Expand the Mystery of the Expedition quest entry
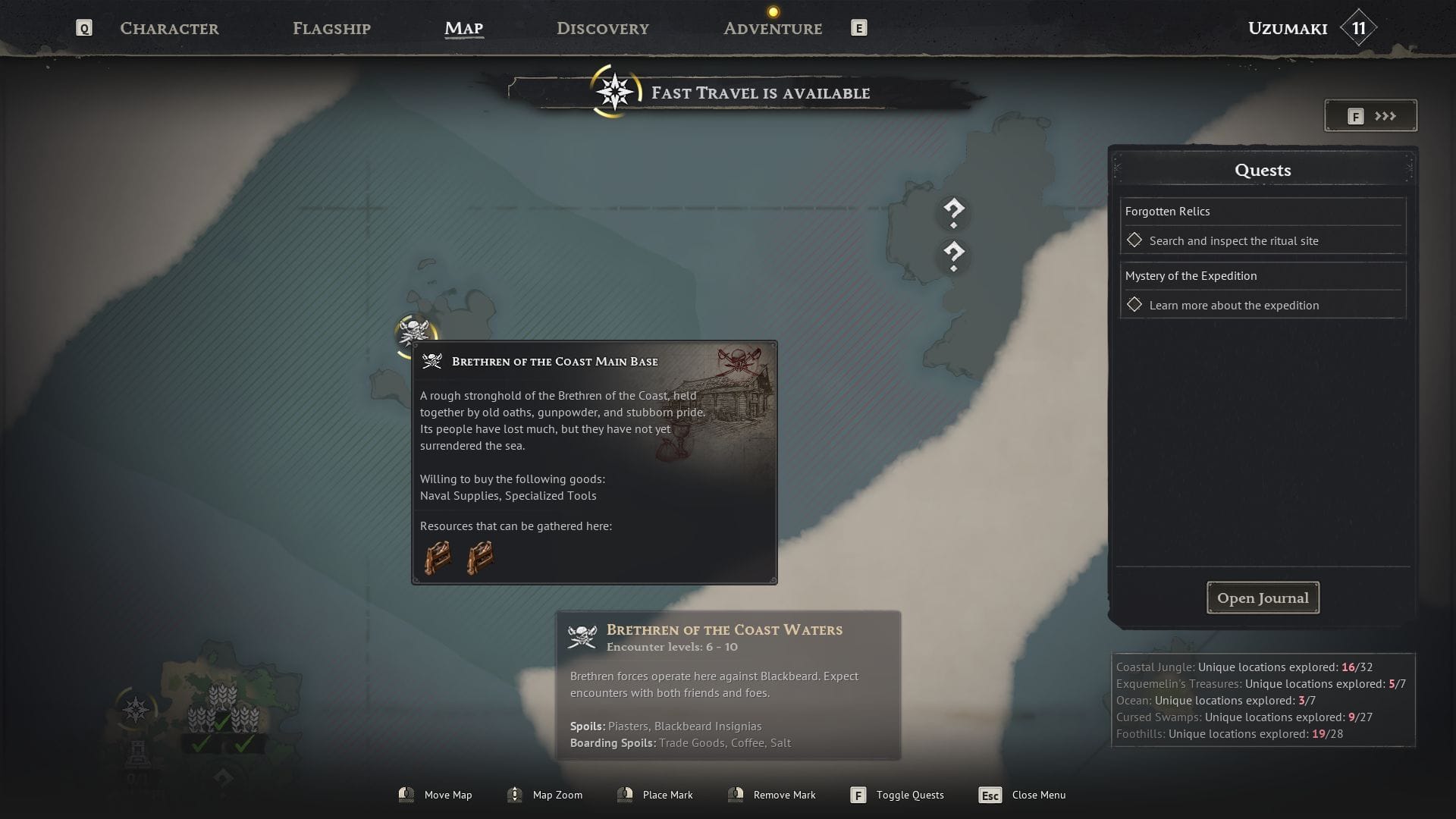Image resolution: width=1456 pixels, height=819 pixels. (x=1191, y=275)
